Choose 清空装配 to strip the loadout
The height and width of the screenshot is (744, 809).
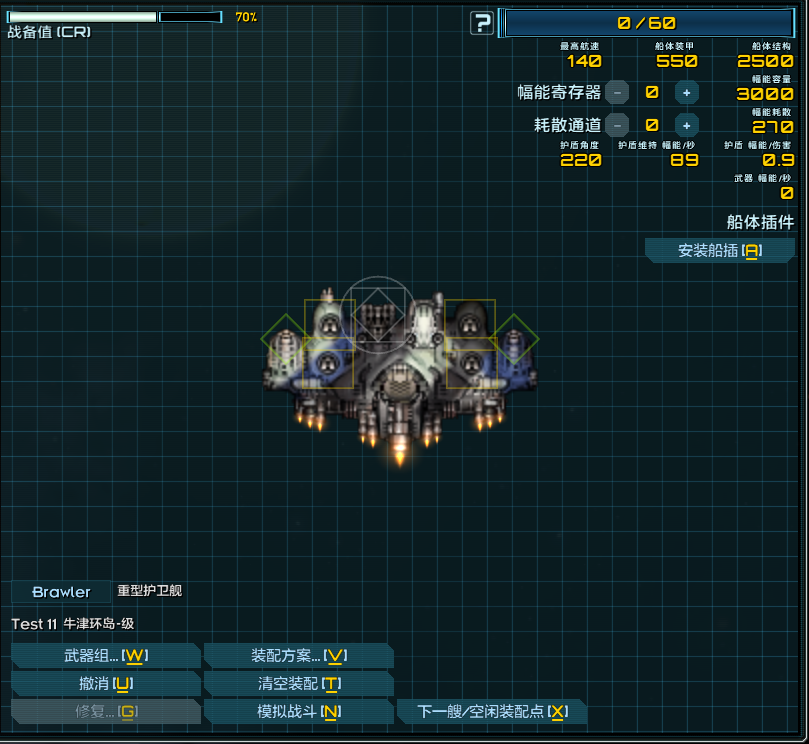[298, 684]
